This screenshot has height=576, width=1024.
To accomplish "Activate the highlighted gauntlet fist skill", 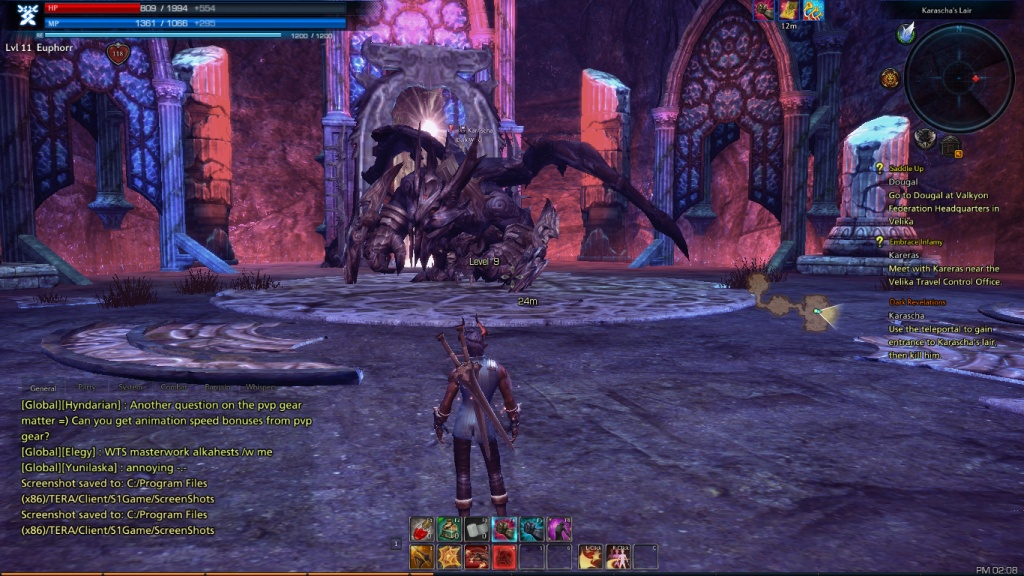I will 504,529.
